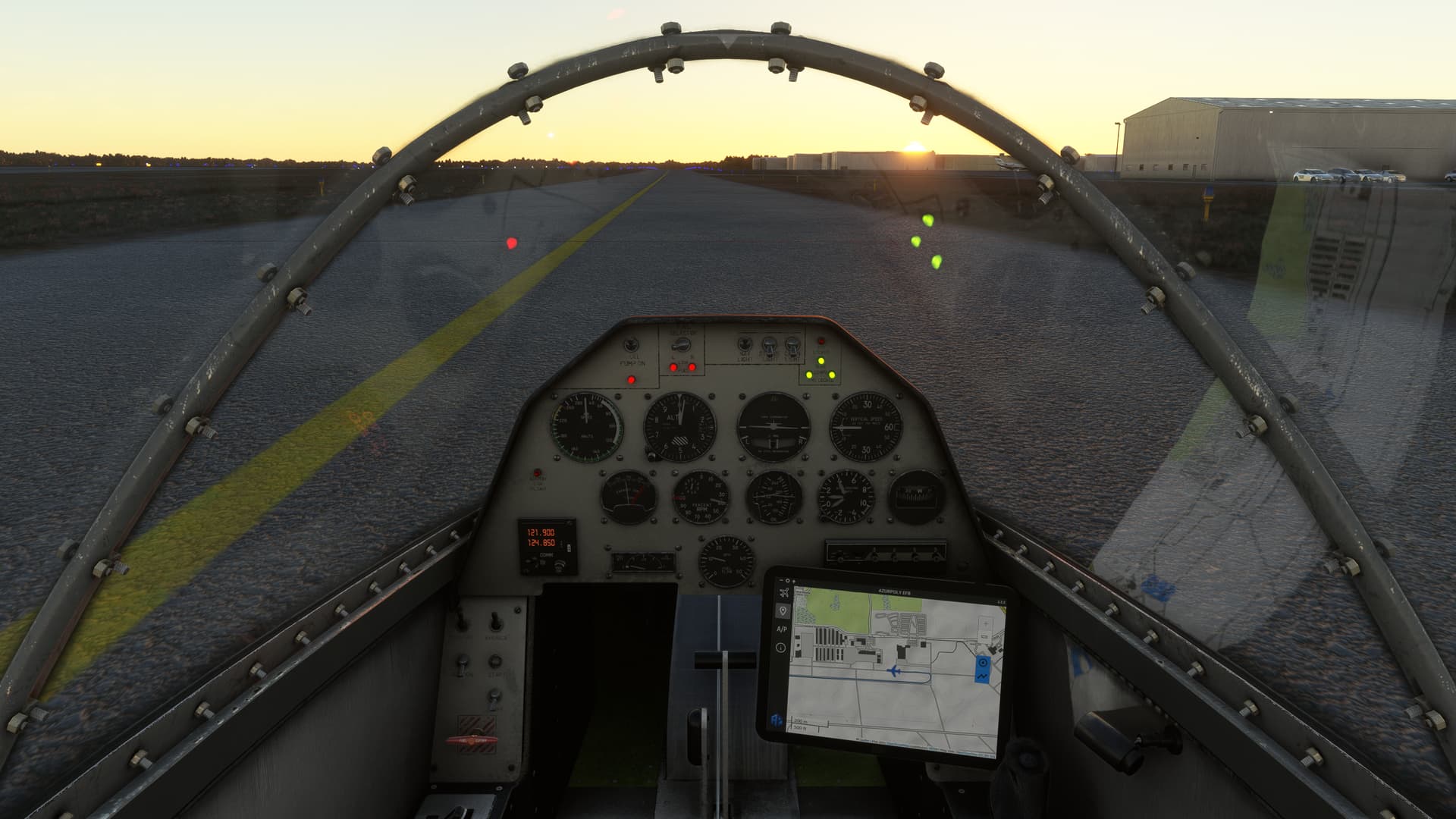Toggle the NAV light switch on the panel
1456x819 pixels.
pyautogui.click(x=744, y=345)
